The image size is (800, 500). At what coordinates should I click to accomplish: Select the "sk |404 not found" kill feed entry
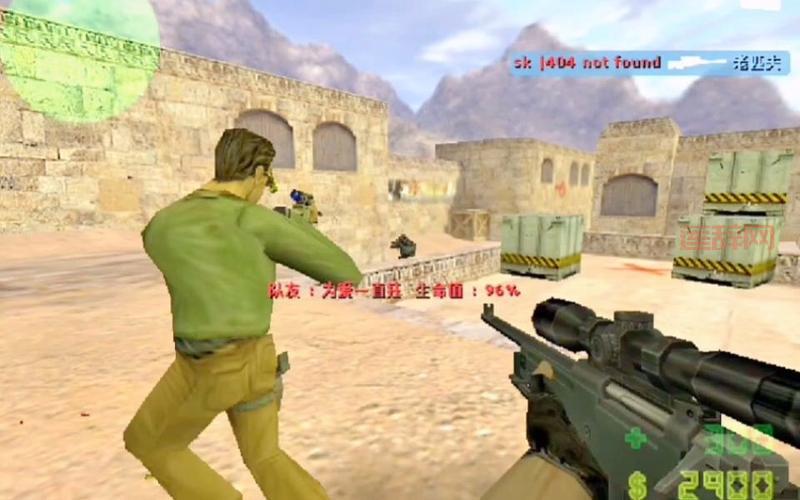[588, 63]
